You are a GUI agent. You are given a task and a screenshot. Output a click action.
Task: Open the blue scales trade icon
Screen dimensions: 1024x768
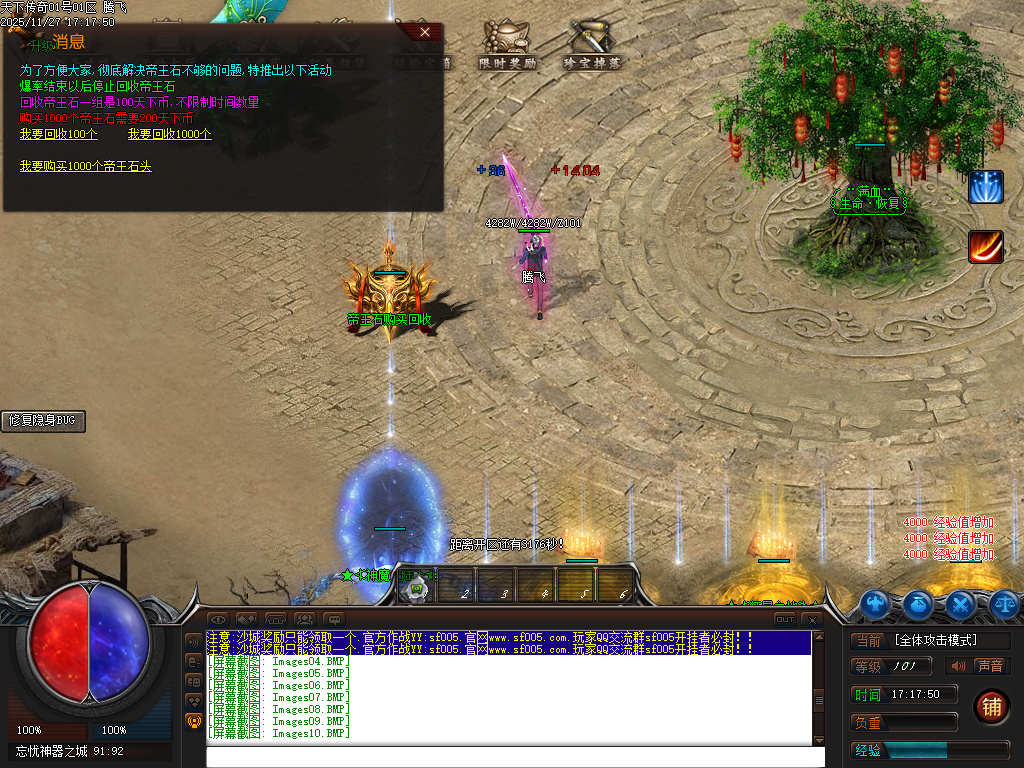[x=1004, y=603]
